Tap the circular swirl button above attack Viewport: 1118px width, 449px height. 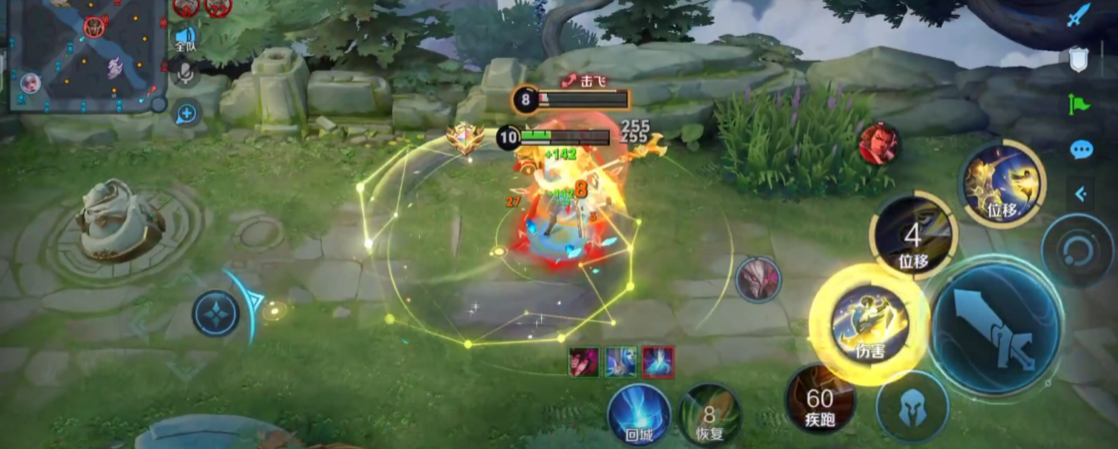tap(1076, 250)
